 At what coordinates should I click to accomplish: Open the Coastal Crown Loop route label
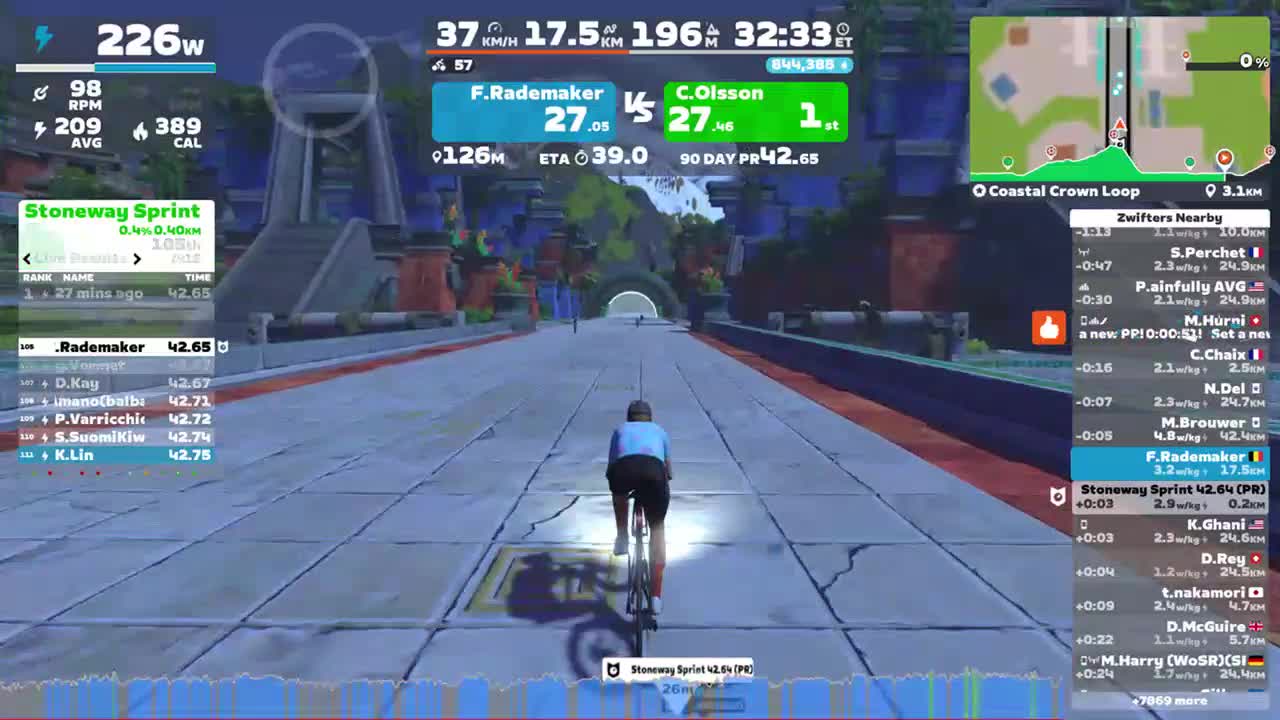tap(1062, 191)
